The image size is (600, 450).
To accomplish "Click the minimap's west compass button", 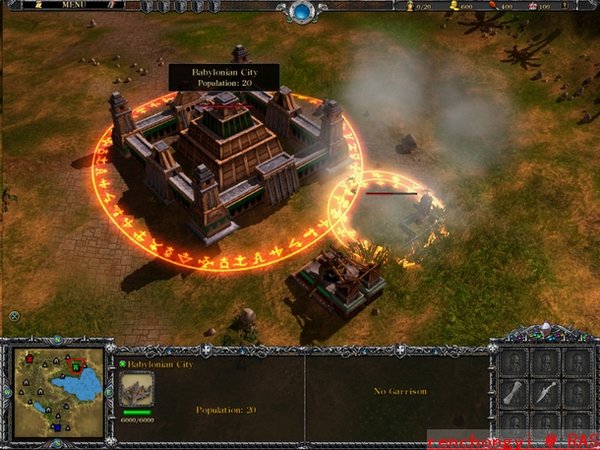I will (x=5, y=394).
